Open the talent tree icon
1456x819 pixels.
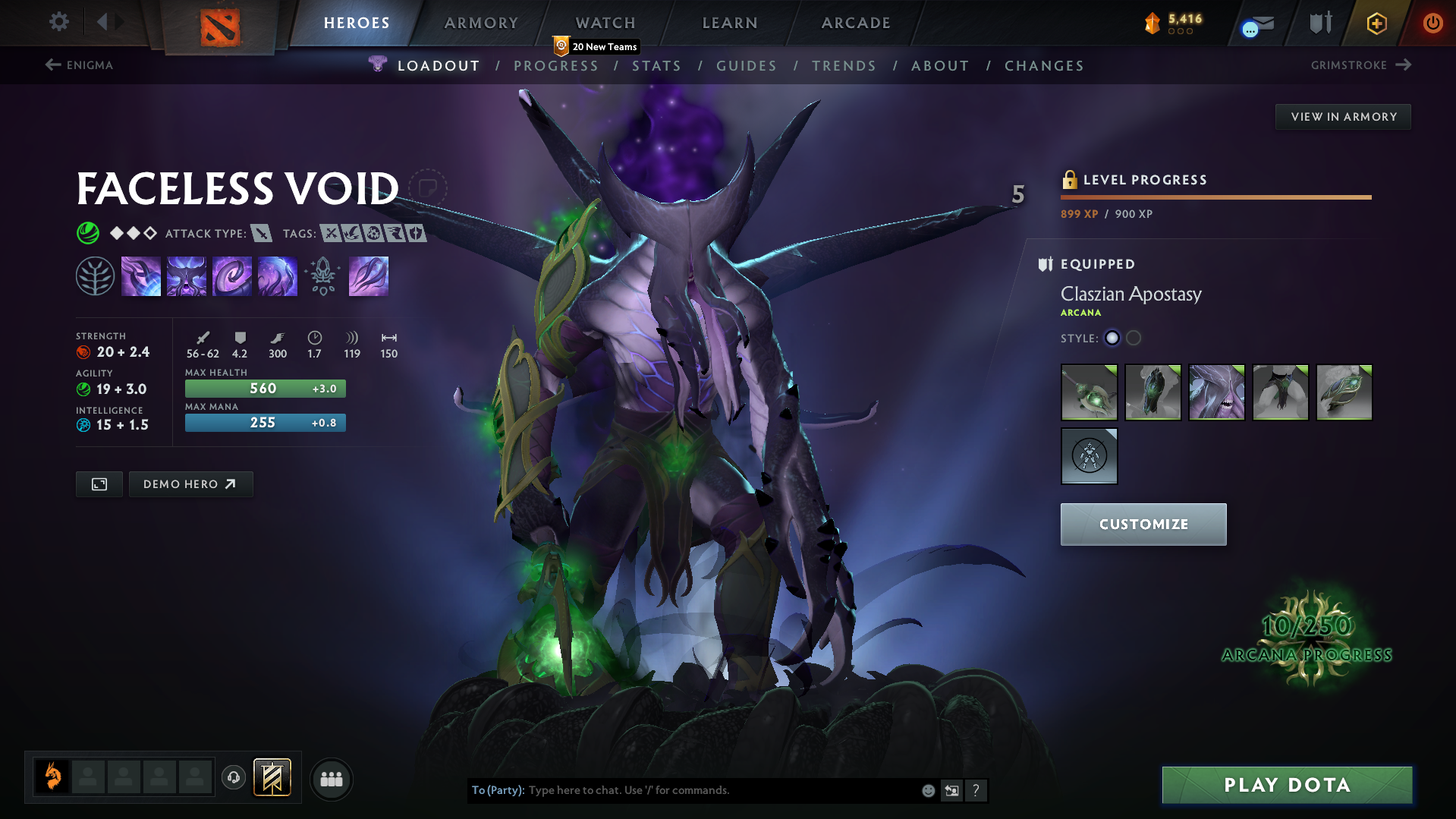pos(95,276)
